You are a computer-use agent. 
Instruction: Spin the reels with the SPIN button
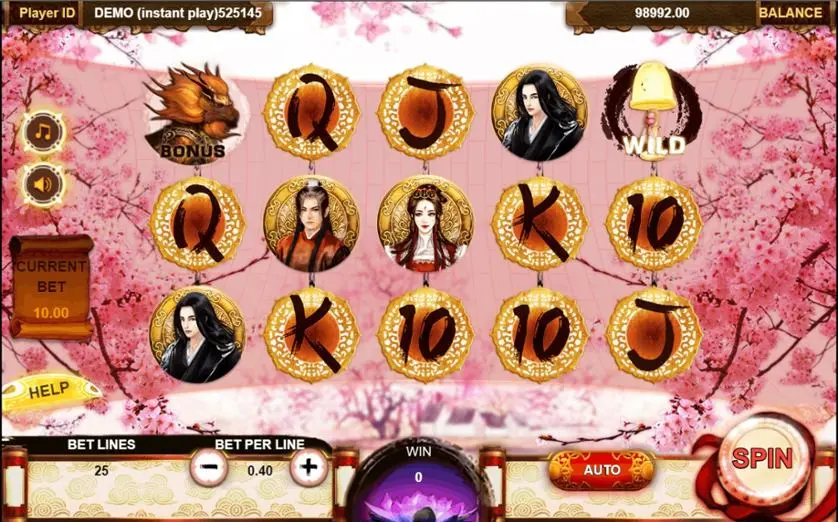762,459
